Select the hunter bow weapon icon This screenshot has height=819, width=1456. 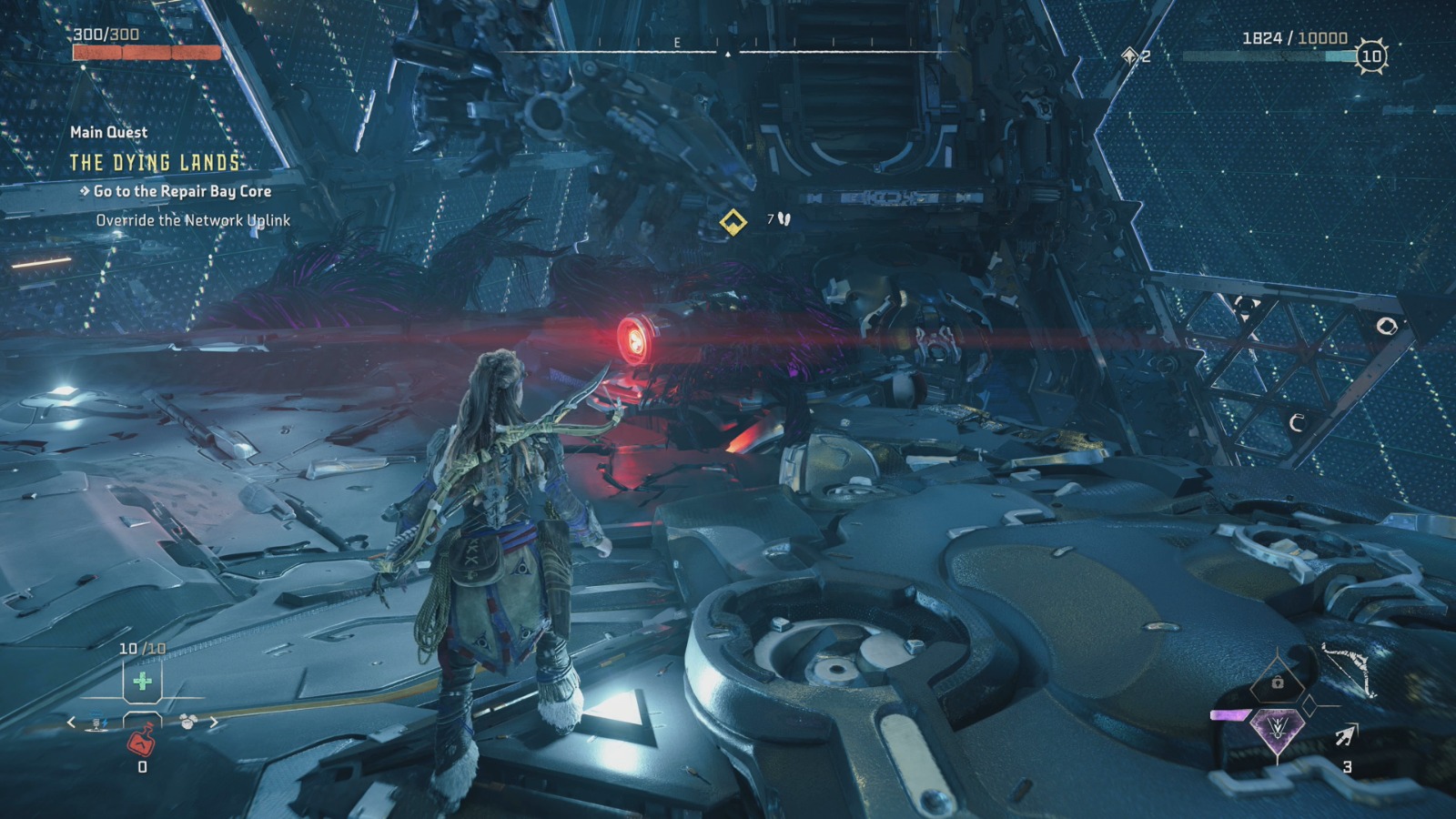coord(1347,670)
